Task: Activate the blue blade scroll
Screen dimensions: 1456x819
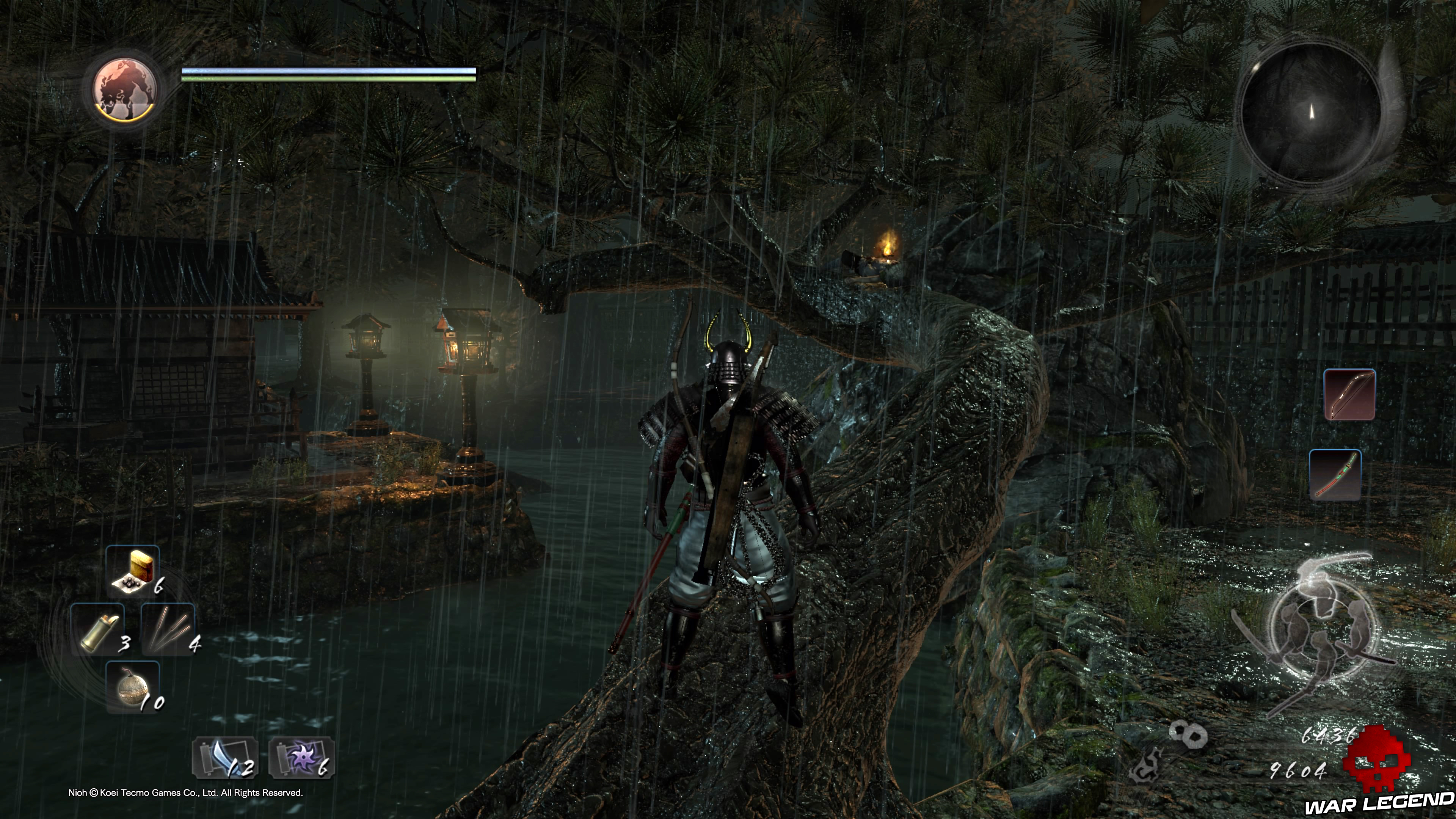Action: coord(225,758)
